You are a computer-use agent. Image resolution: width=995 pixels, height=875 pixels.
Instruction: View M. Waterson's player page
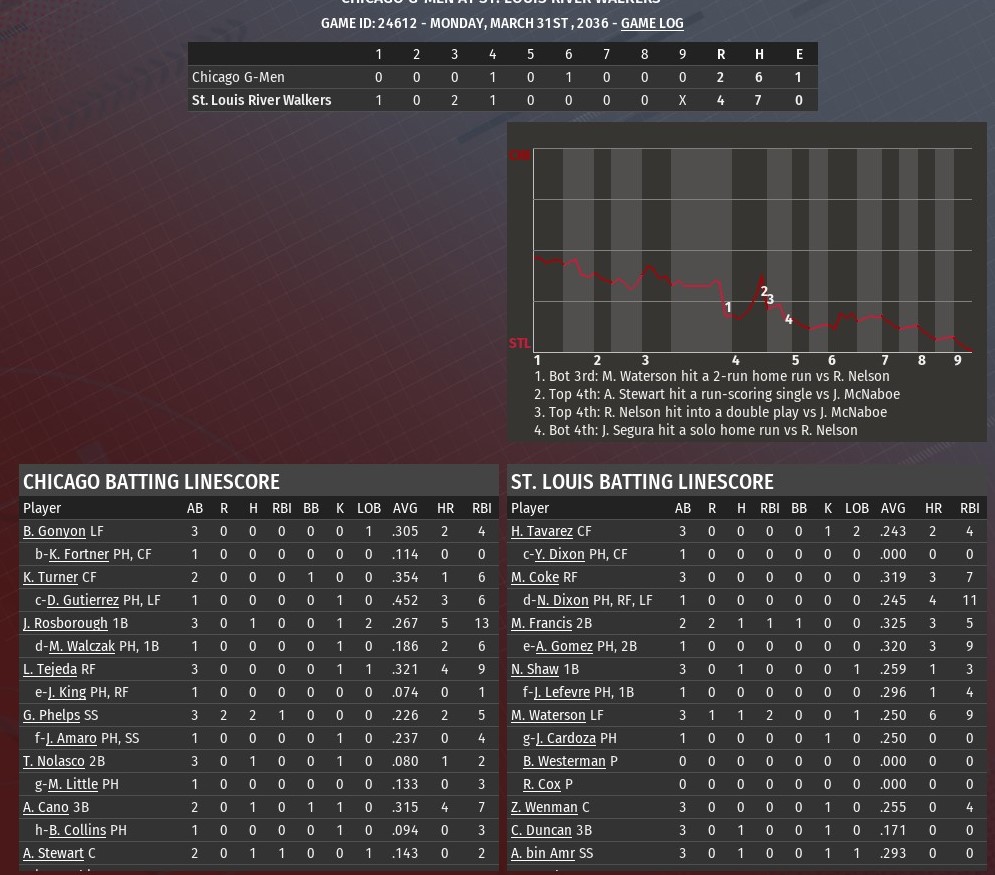pos(548,715)
